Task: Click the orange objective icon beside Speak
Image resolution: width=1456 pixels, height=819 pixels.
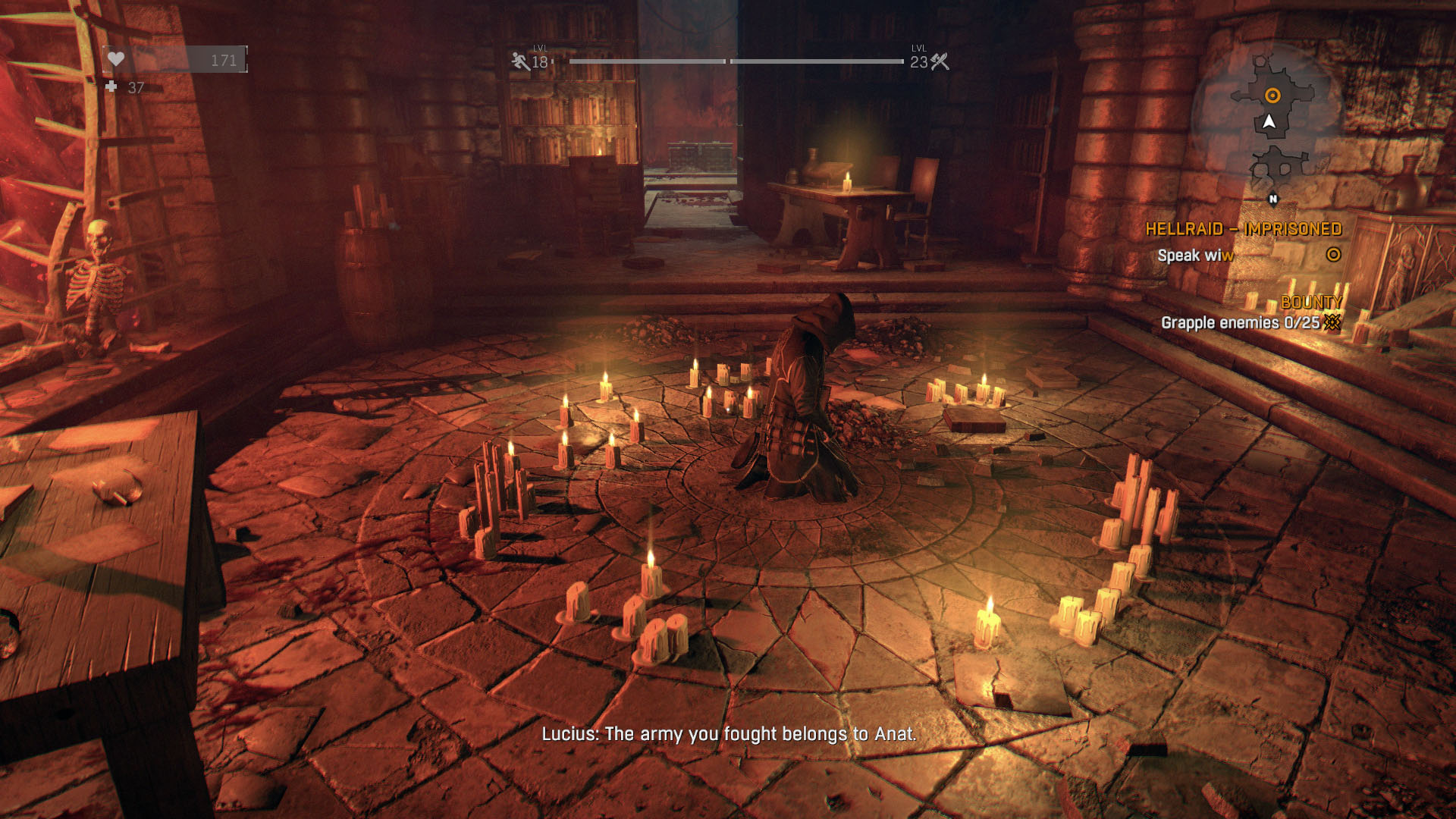Action: [1333, 255]
